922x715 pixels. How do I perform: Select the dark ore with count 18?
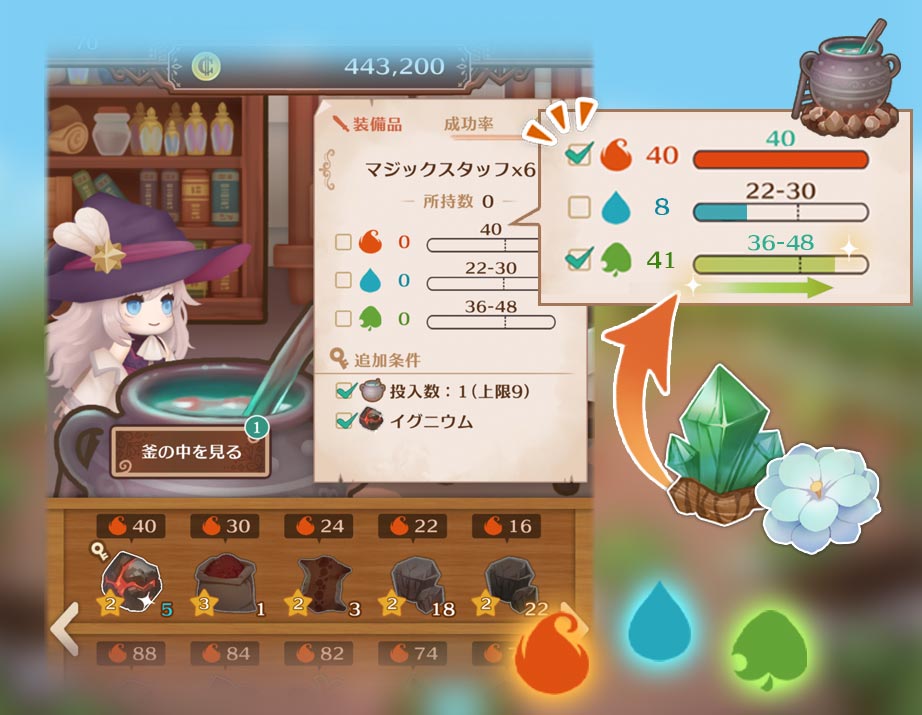pos(412,582)
